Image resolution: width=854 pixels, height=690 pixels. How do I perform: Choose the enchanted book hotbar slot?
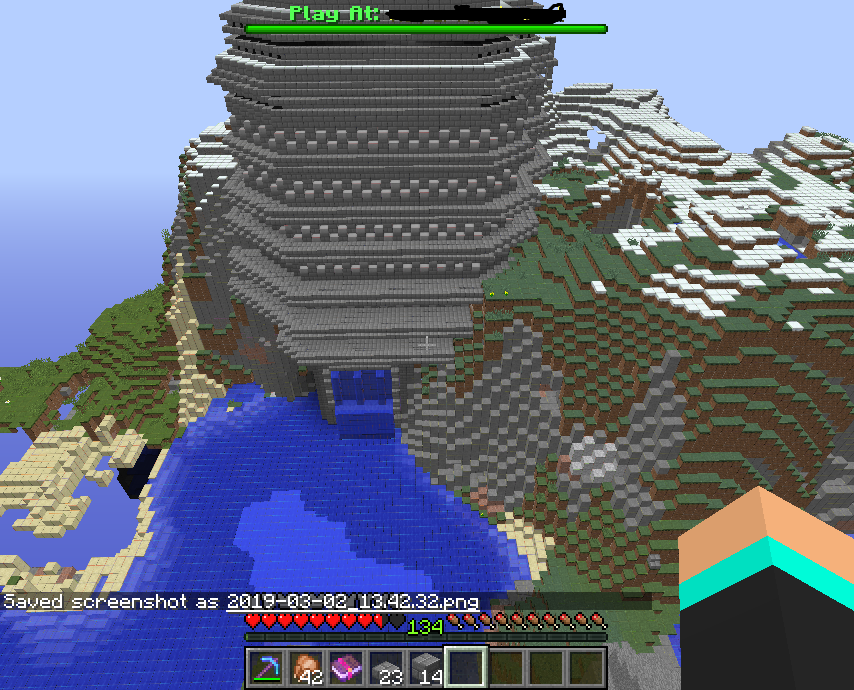pyautogui.click(x=346, y=667)
